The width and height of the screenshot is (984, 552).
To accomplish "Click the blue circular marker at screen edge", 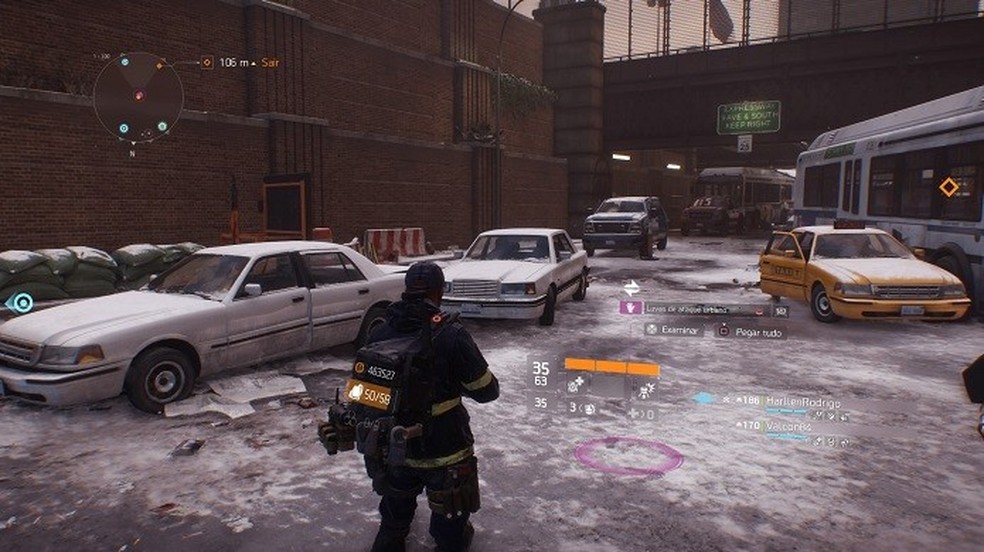I will click(19, 302).
